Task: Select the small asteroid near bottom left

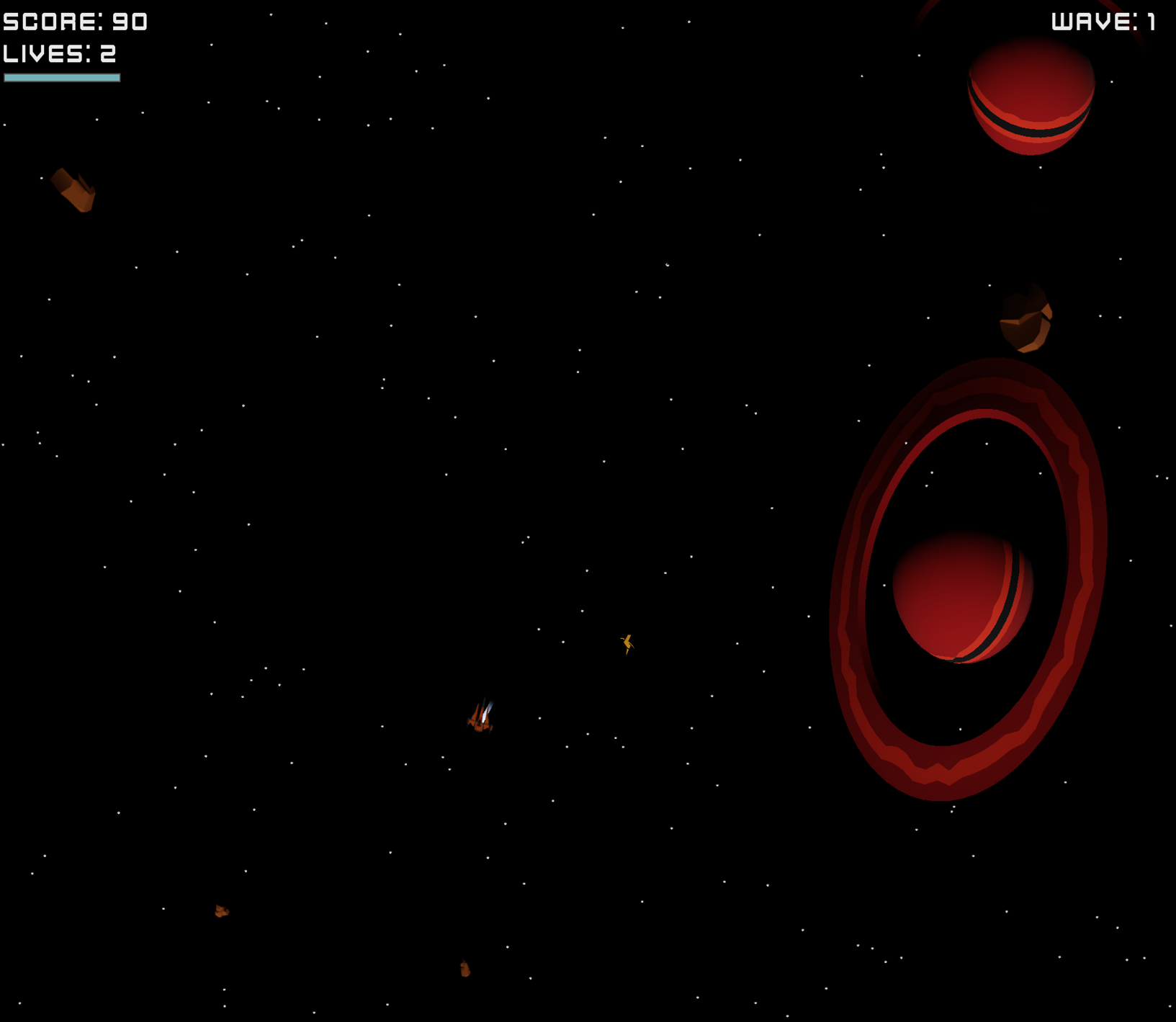Action: (x=220, y=911)
